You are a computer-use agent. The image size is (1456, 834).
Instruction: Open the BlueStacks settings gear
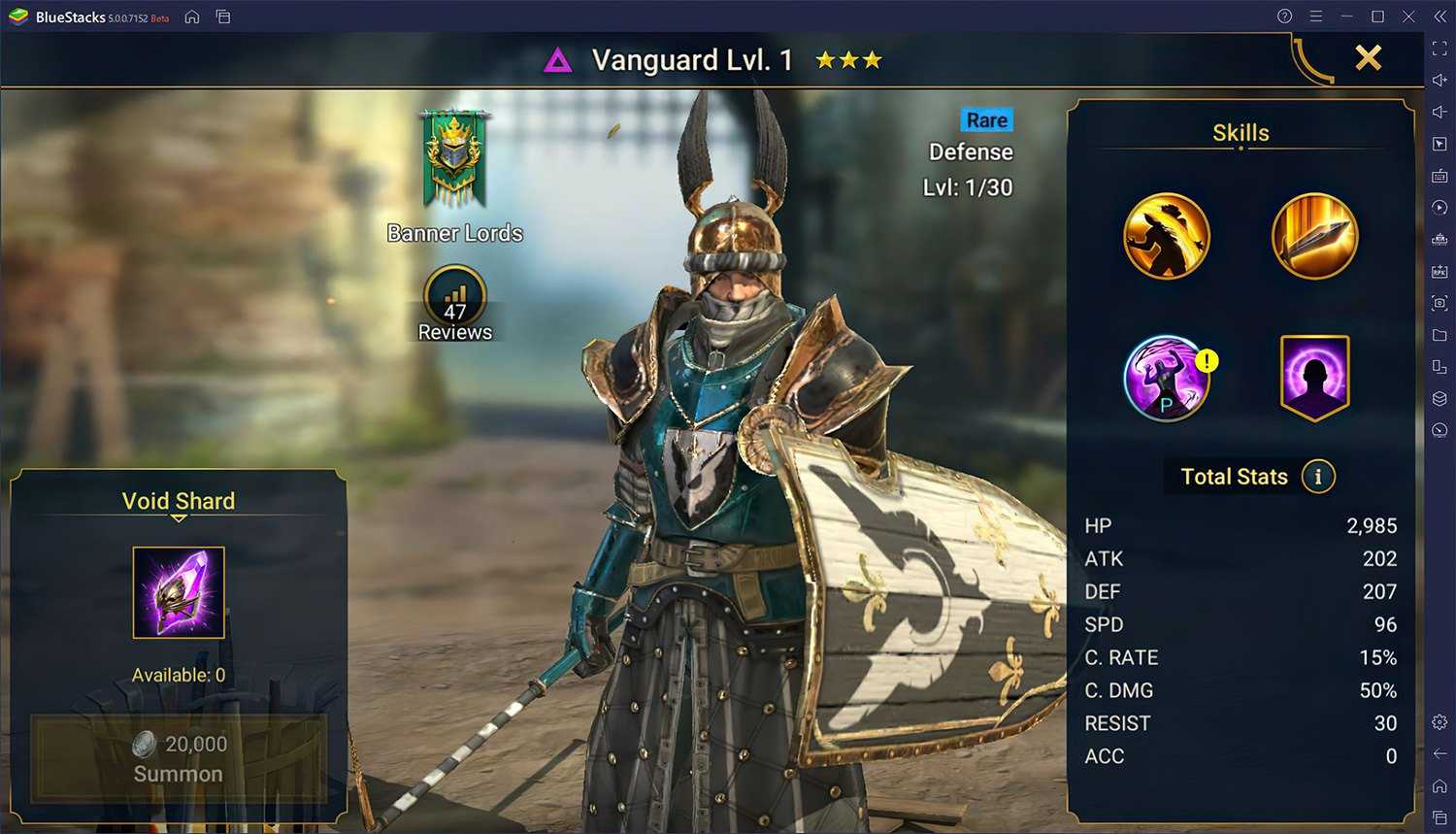(1439, 721)
